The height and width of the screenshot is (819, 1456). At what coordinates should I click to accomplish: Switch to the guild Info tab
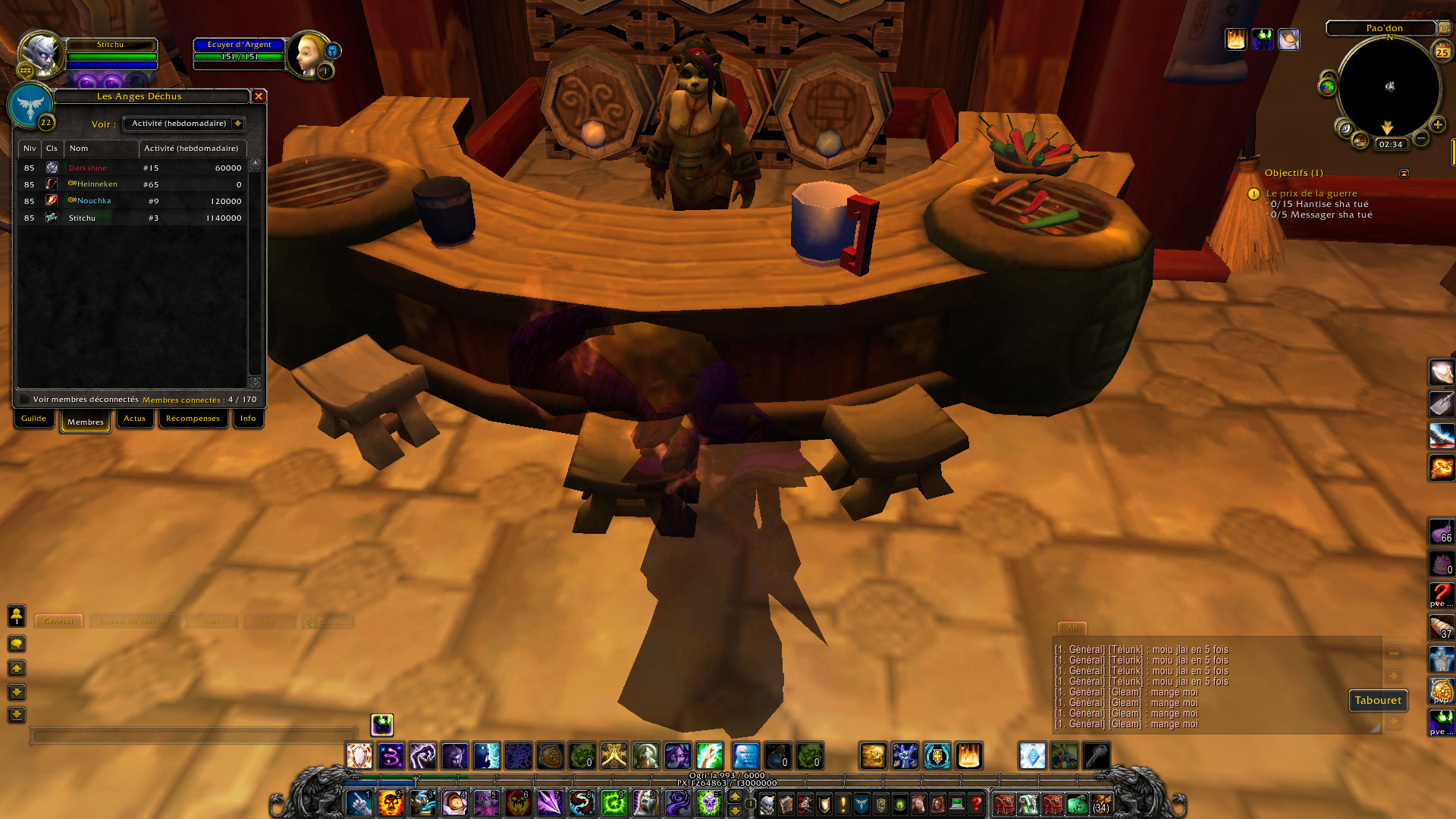tap(248, 419)
